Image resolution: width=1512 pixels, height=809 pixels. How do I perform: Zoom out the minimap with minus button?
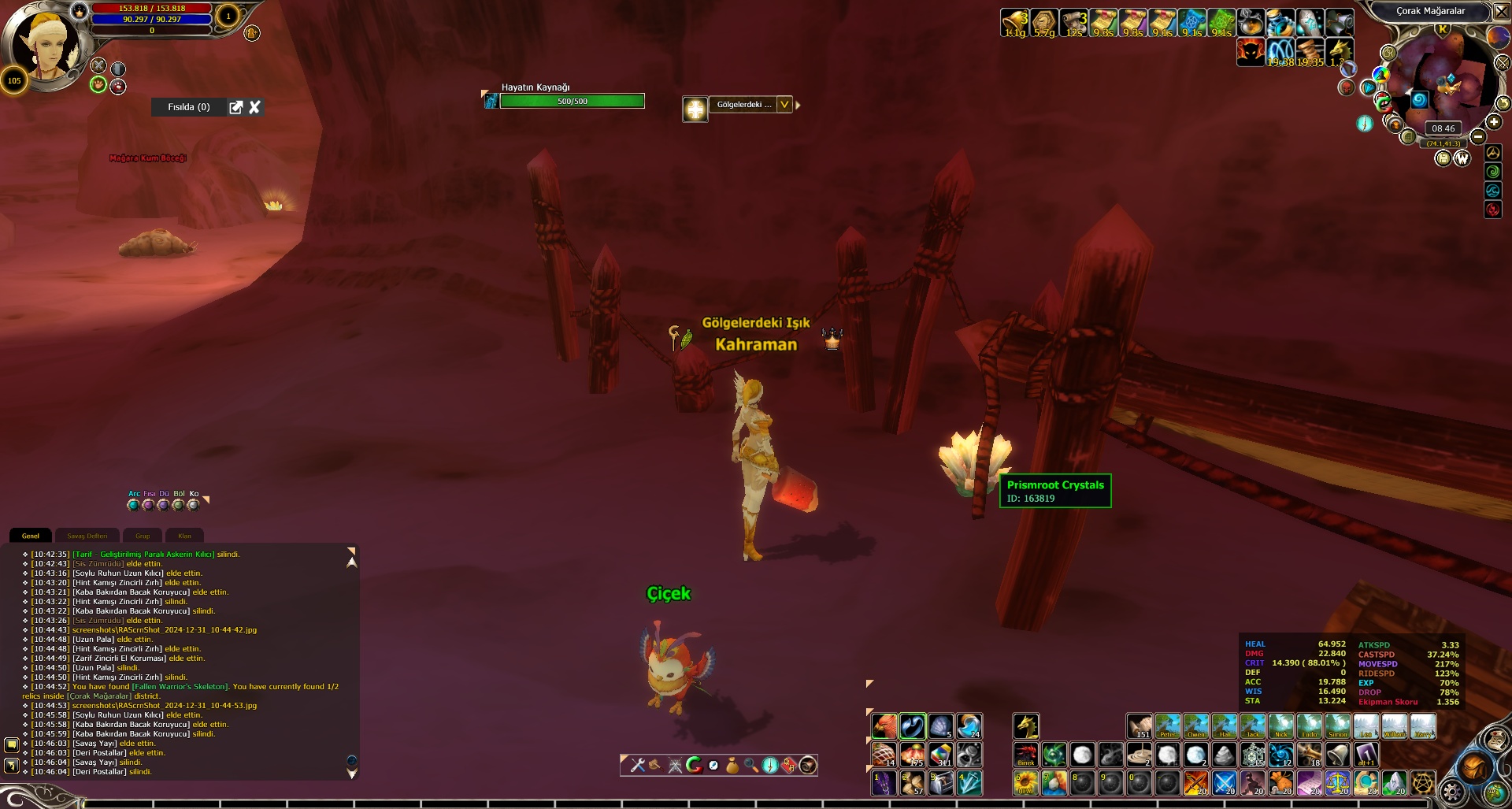pos(1478,136)
